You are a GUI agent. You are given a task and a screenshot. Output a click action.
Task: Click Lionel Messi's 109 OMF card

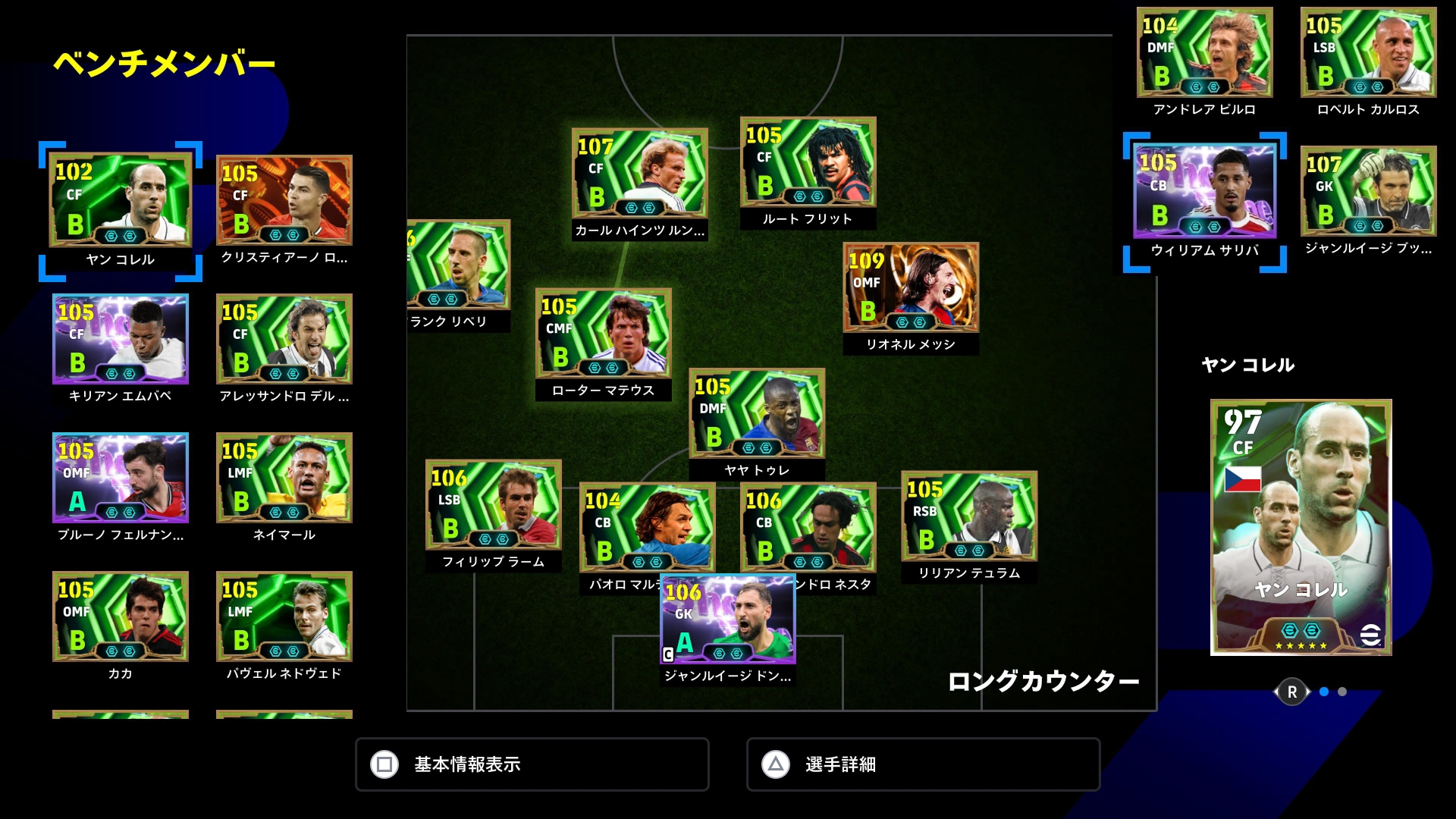911,288
